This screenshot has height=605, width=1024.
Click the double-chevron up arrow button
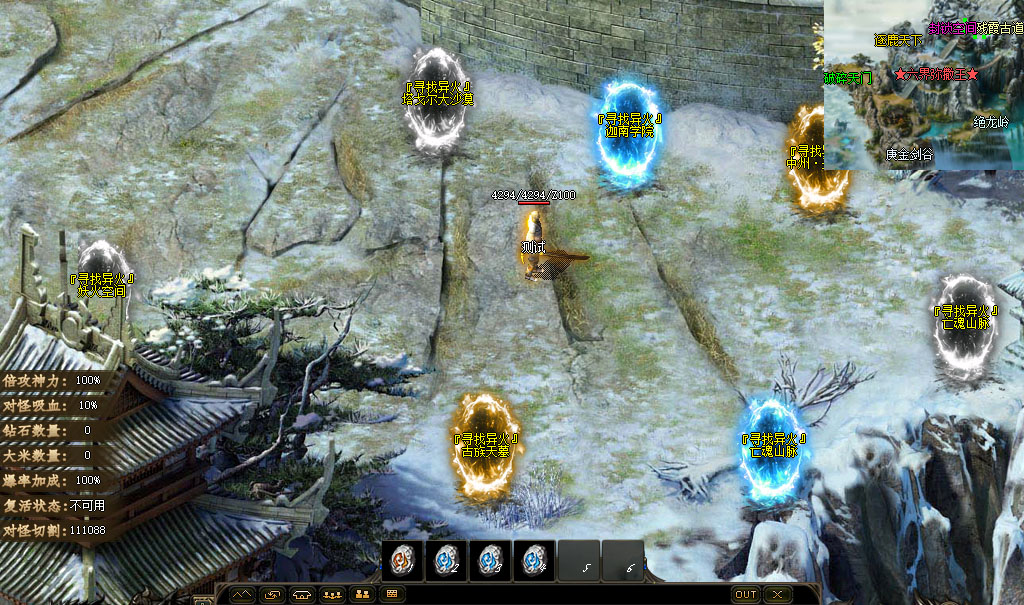click(243, 594)
